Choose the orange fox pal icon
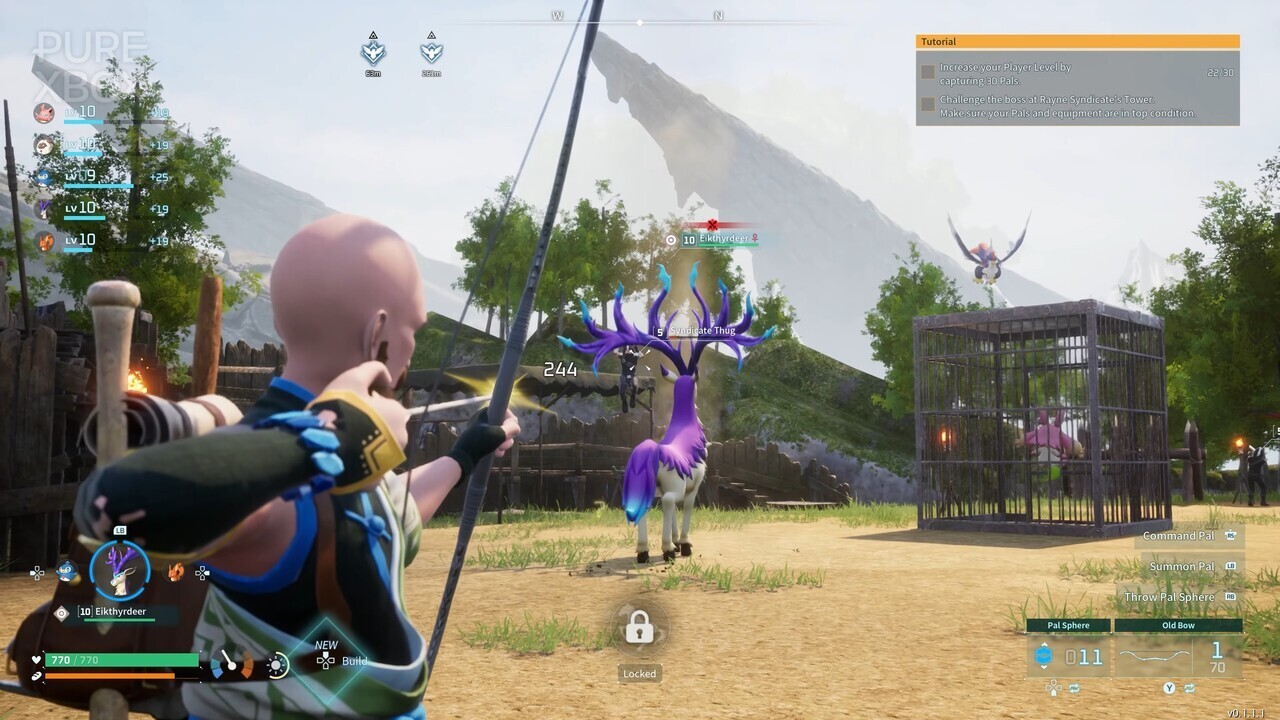The width and height of the screenshot is (1280, 720). pos(175,572)
